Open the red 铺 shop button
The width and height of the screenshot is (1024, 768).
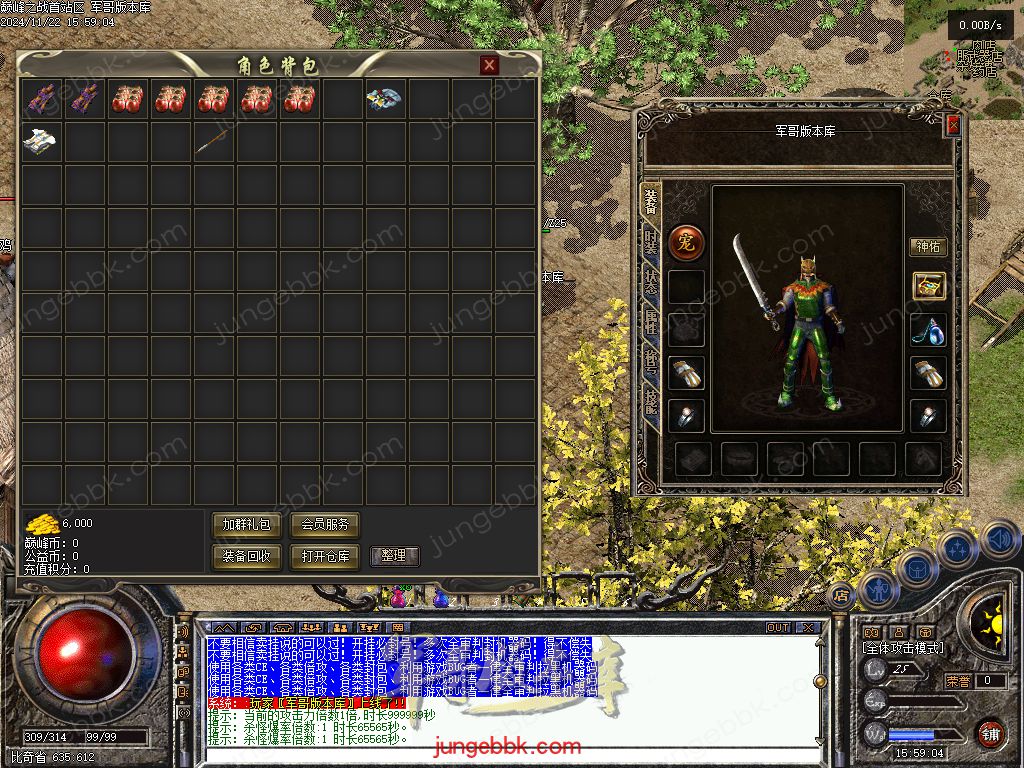[x=990, y=733]
